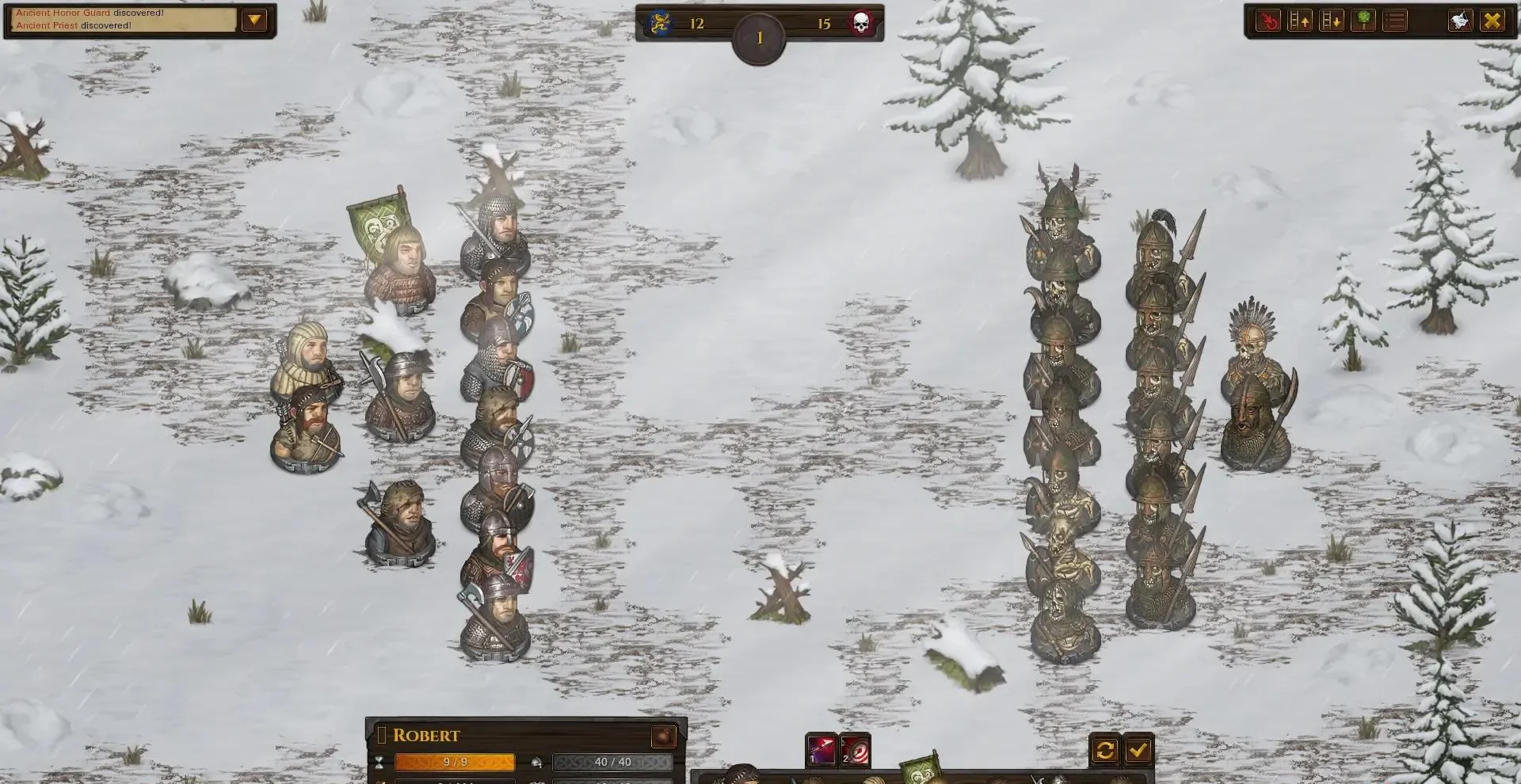Click the ladder up-arrow level button
Screen dimensions: 1521x784
(x=1300, y=21)
